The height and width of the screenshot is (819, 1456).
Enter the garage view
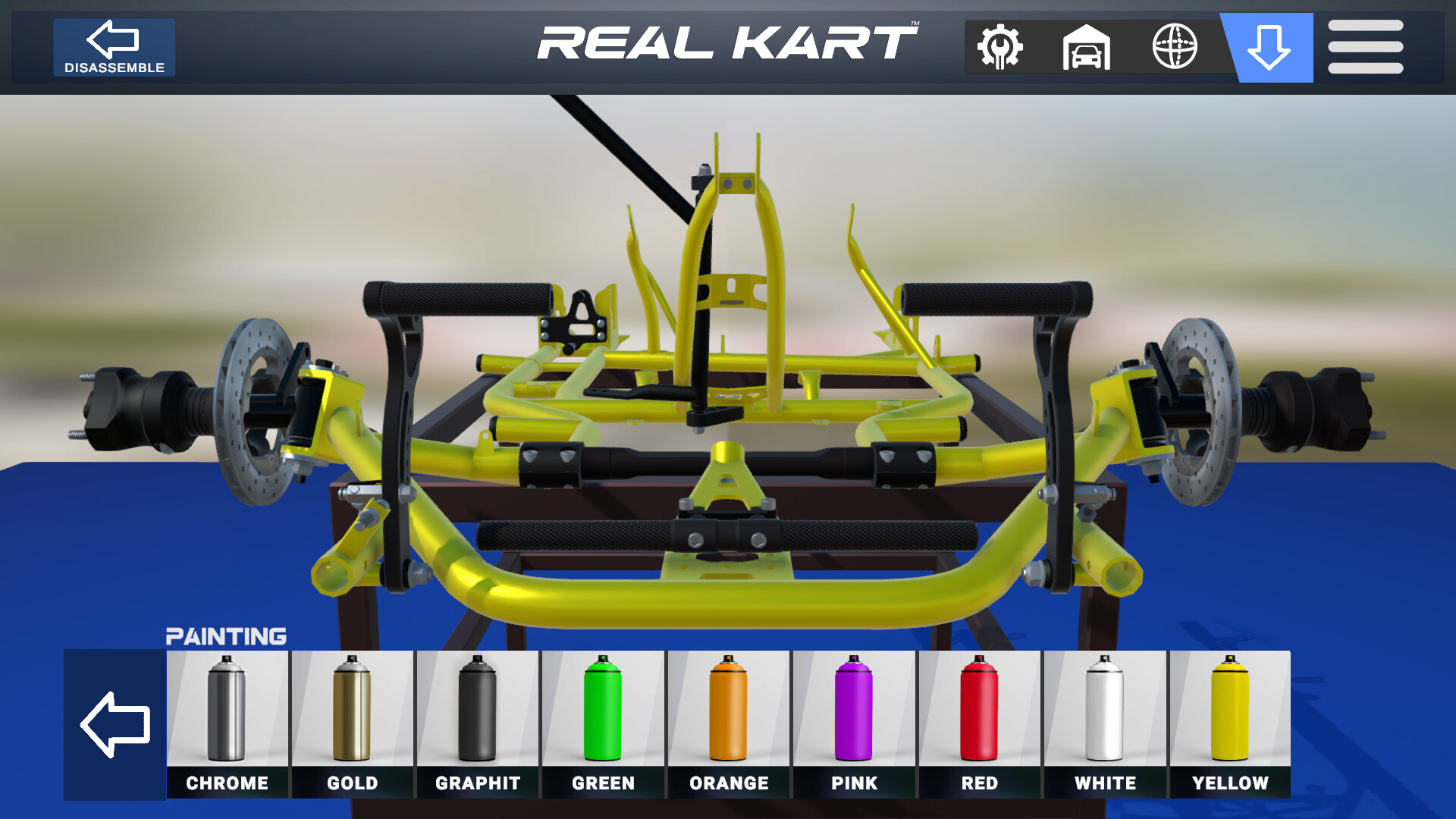point(1087,47)
